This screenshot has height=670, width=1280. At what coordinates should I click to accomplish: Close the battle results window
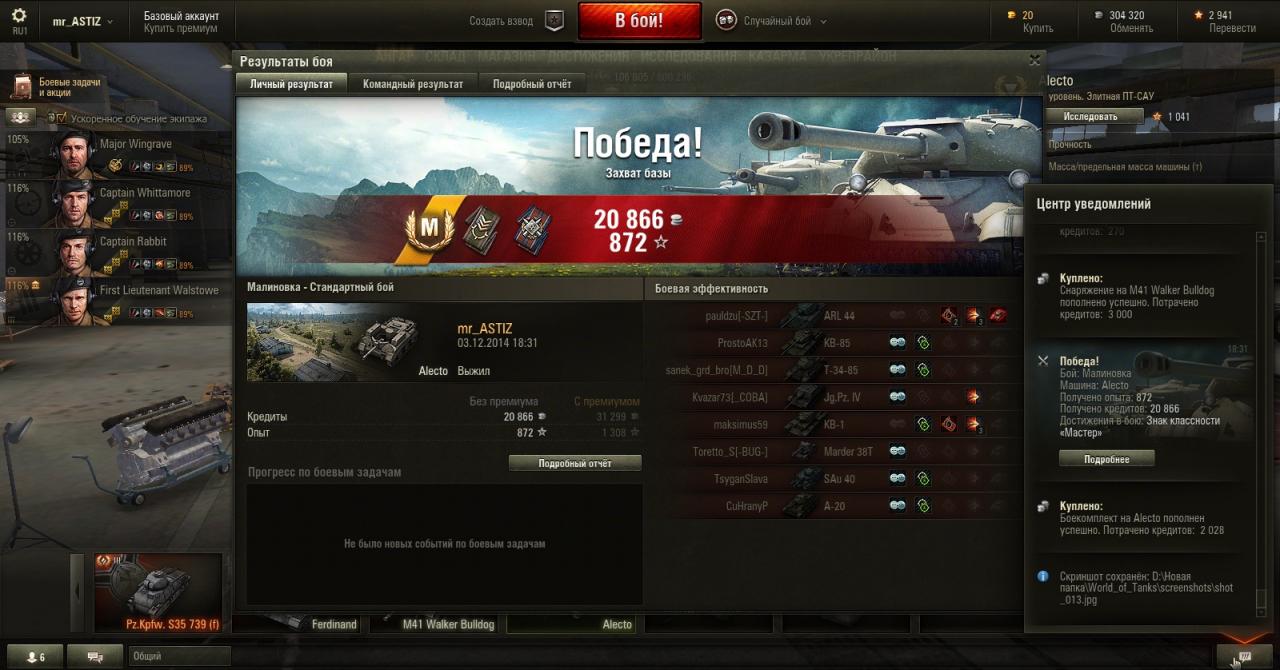(1035, 61)
